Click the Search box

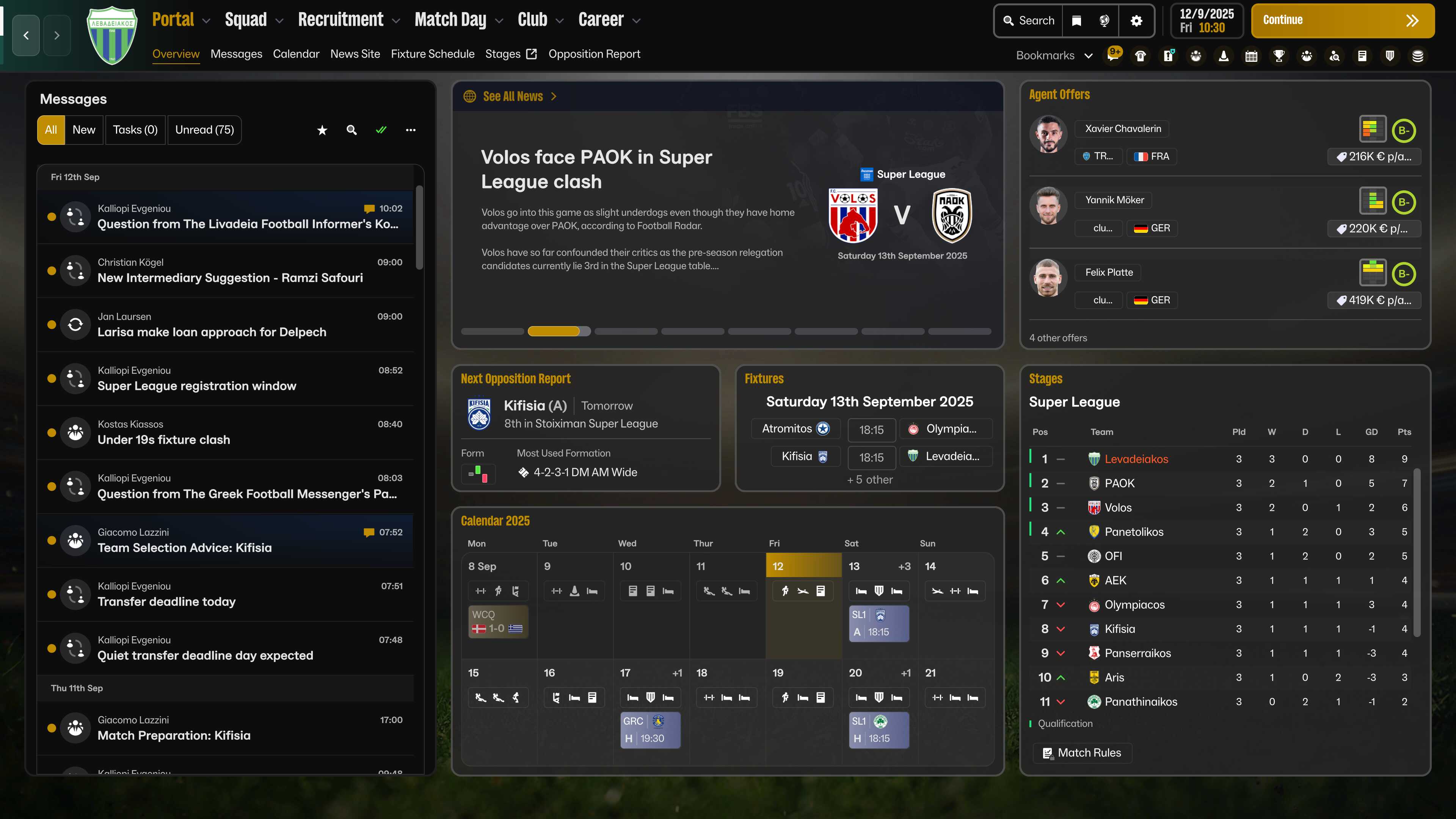(1029, 21)
